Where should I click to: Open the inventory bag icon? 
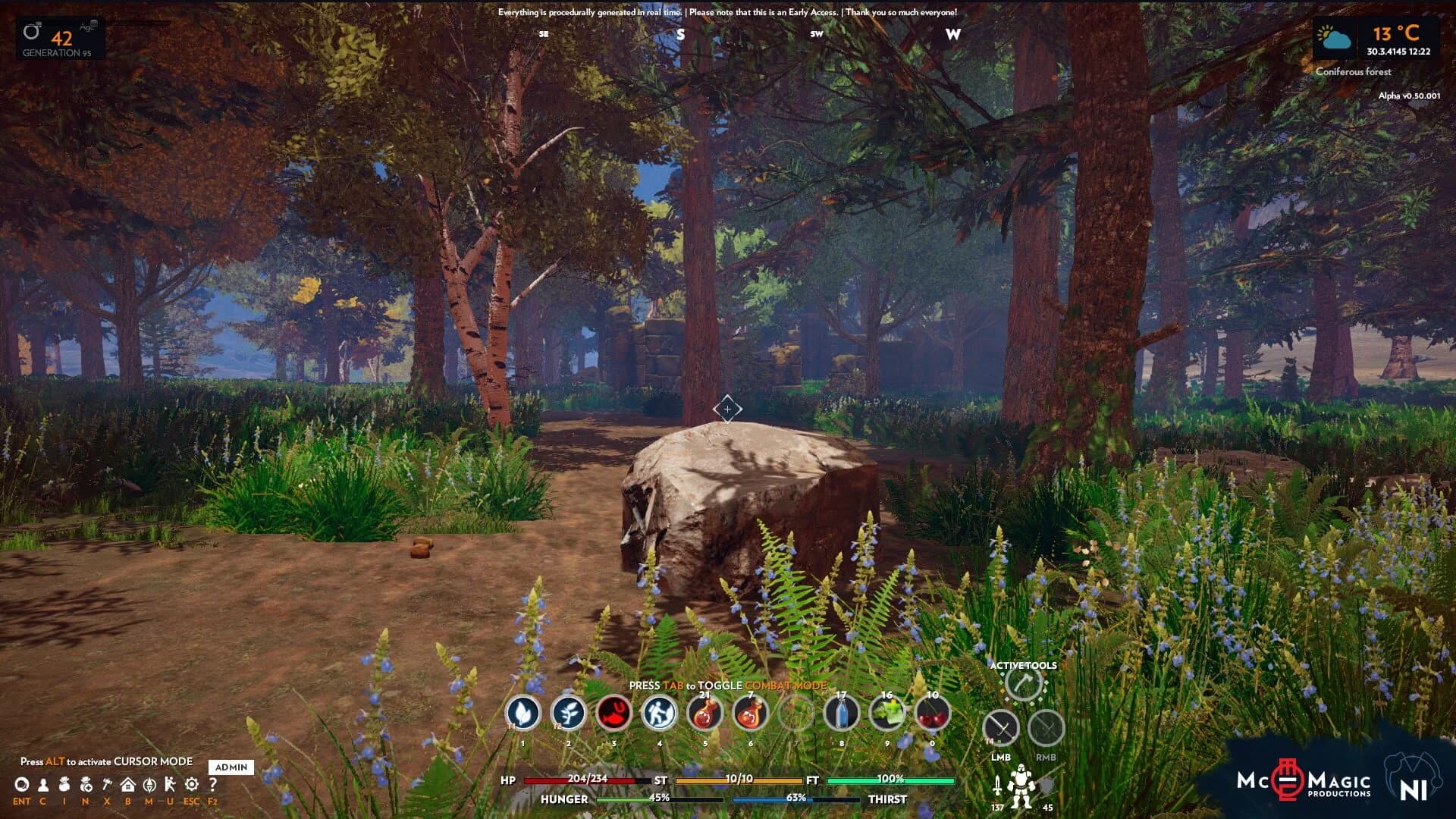point(64,785)
